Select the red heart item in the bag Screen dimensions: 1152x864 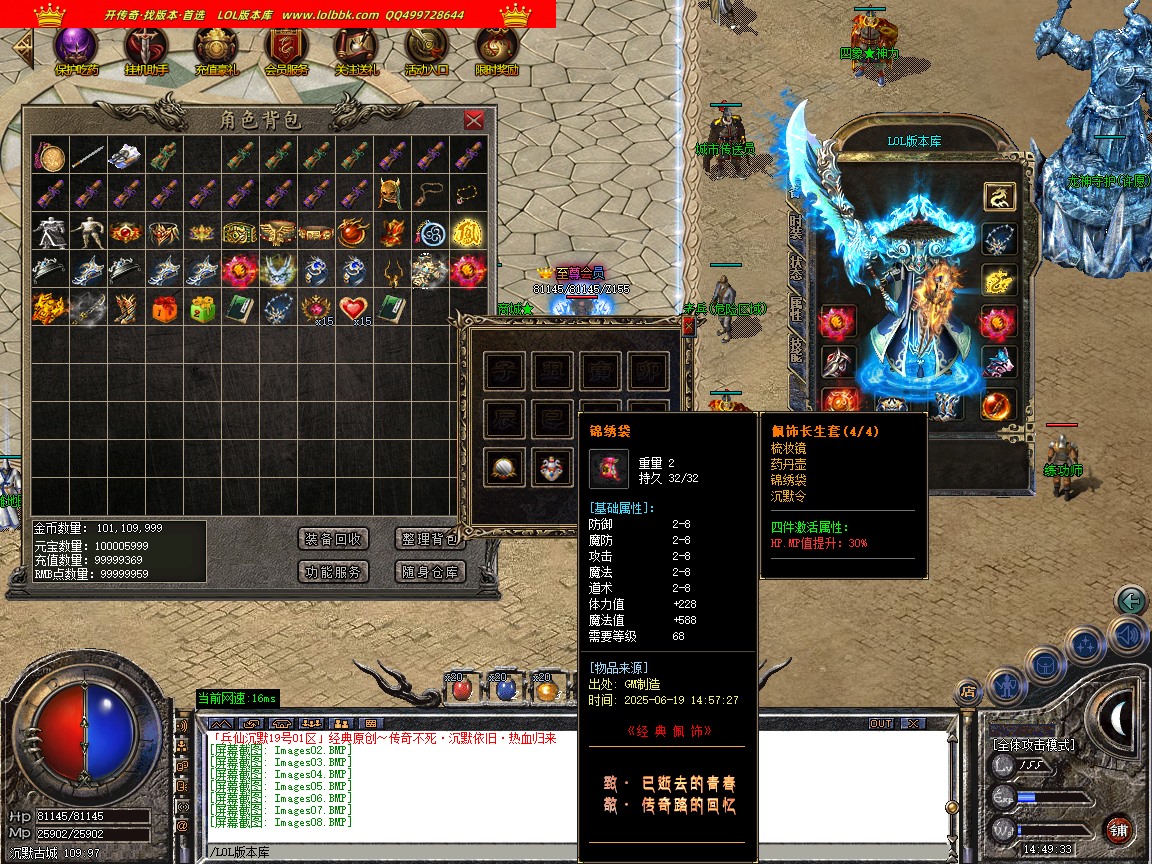352,308
